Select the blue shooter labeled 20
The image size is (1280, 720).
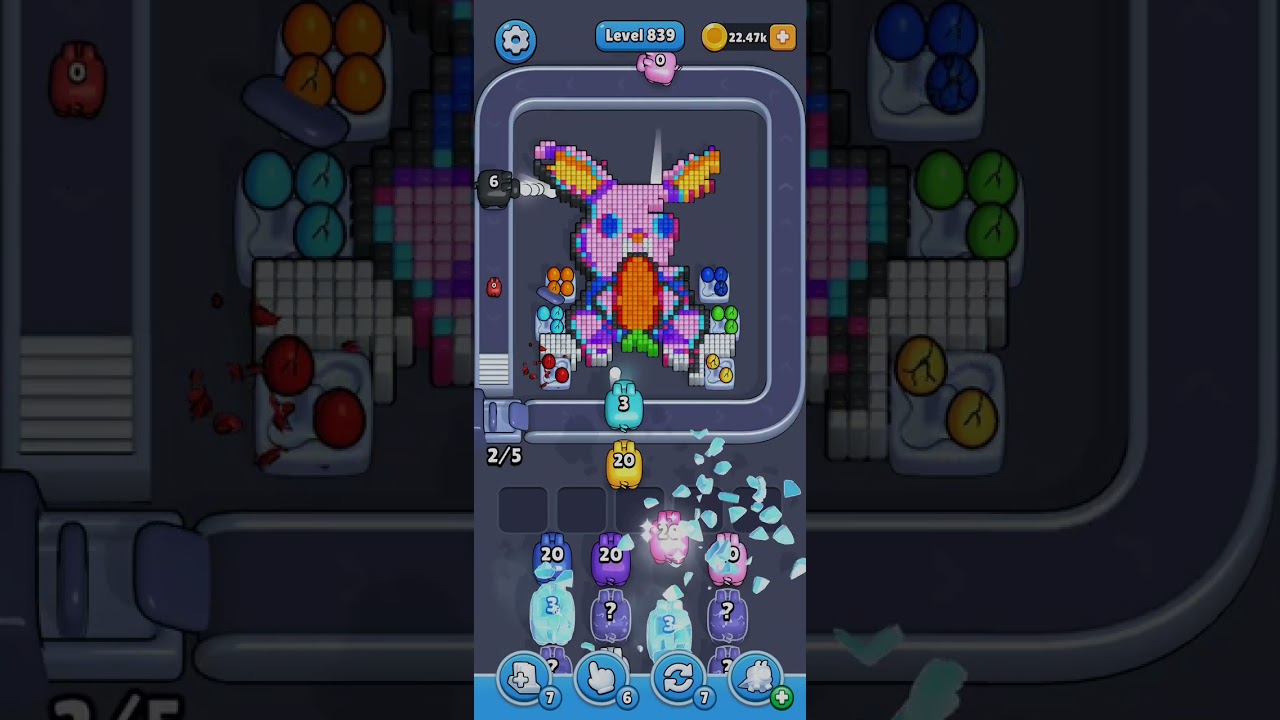coord(552,560)
